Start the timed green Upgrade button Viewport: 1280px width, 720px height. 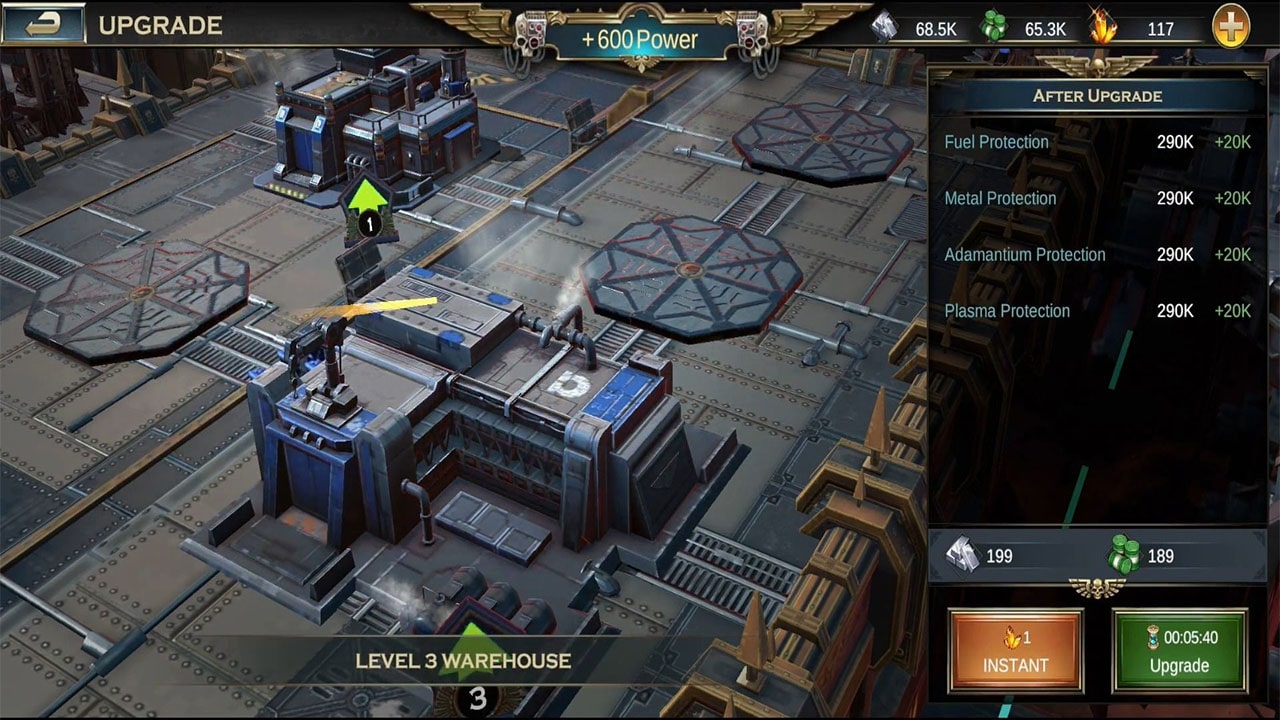coord(1180,651)
